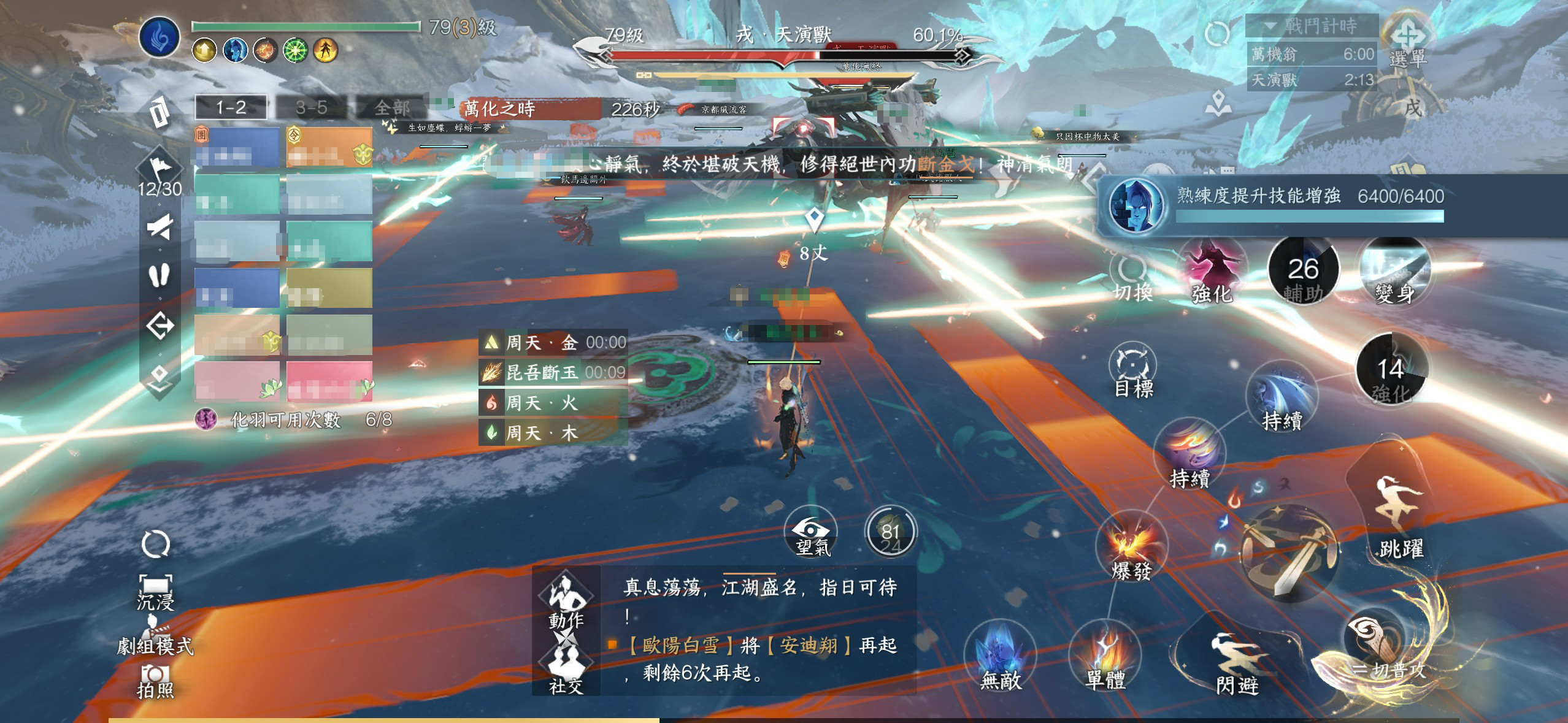Enter 沉浸 immersive mode

point(155,591)
